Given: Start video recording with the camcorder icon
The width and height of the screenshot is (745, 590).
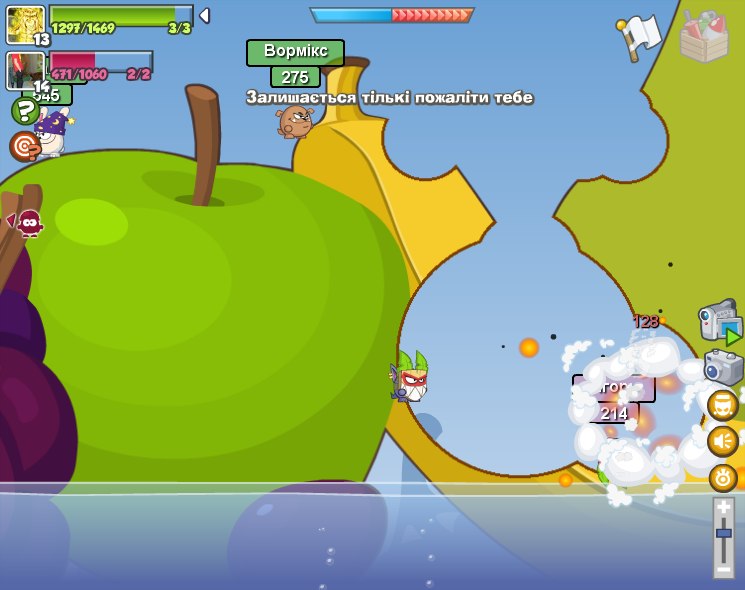Looking at the screenshot, I should [x=720, y=321].
